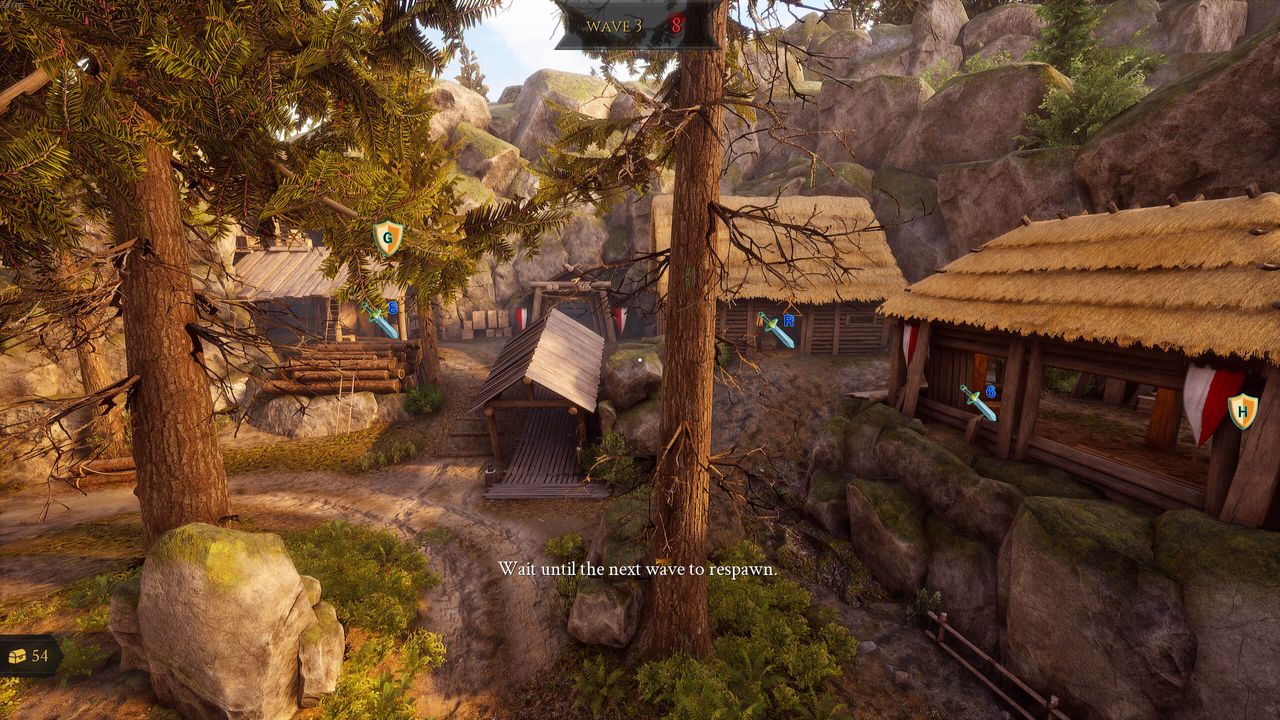Click the sword marker labeled R

[x=775, y=329]
